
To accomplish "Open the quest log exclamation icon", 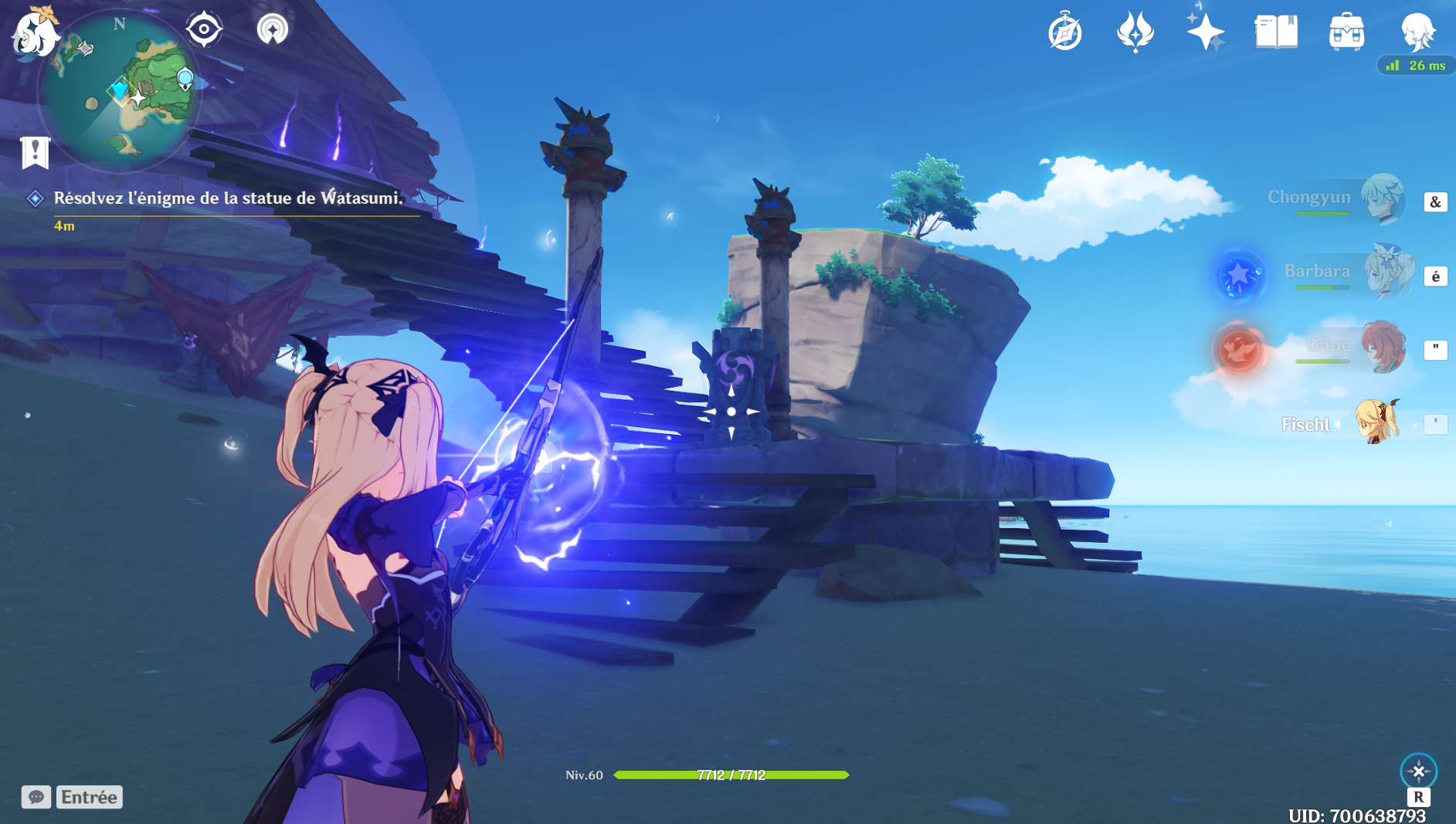I will tap(35, 152).
